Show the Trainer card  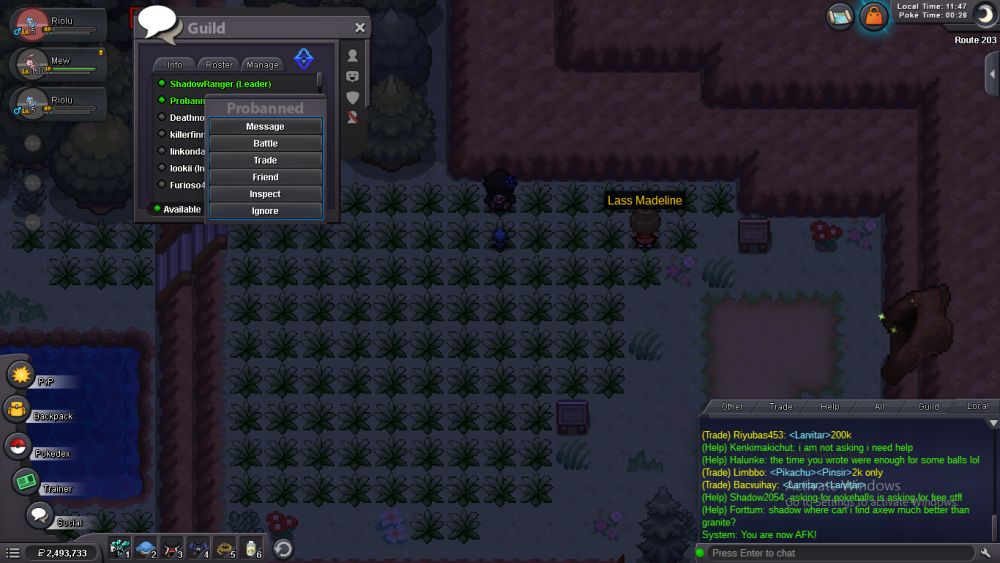[25, 482]
